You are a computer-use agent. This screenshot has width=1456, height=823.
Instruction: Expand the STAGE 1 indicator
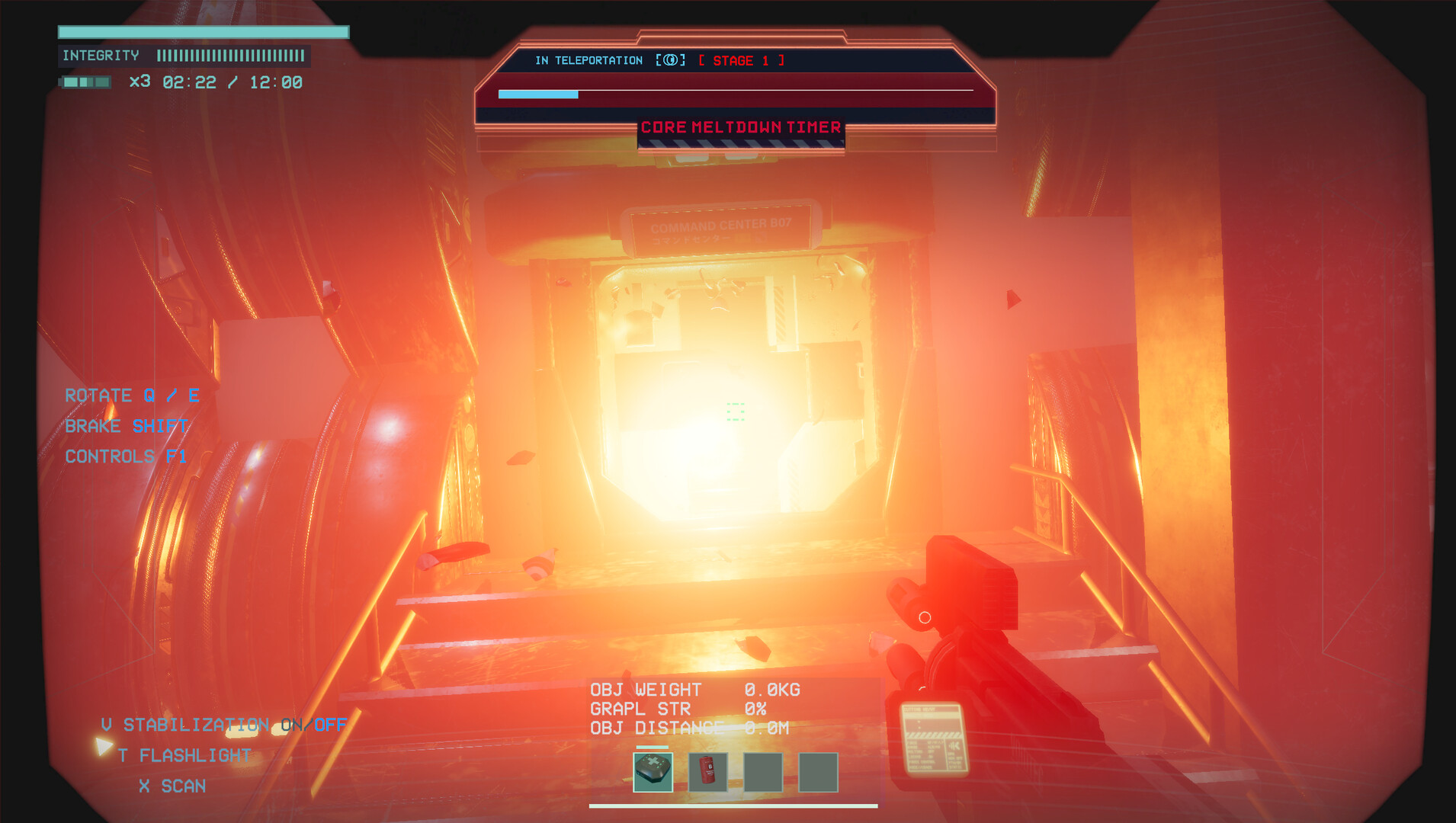point(741,60)
